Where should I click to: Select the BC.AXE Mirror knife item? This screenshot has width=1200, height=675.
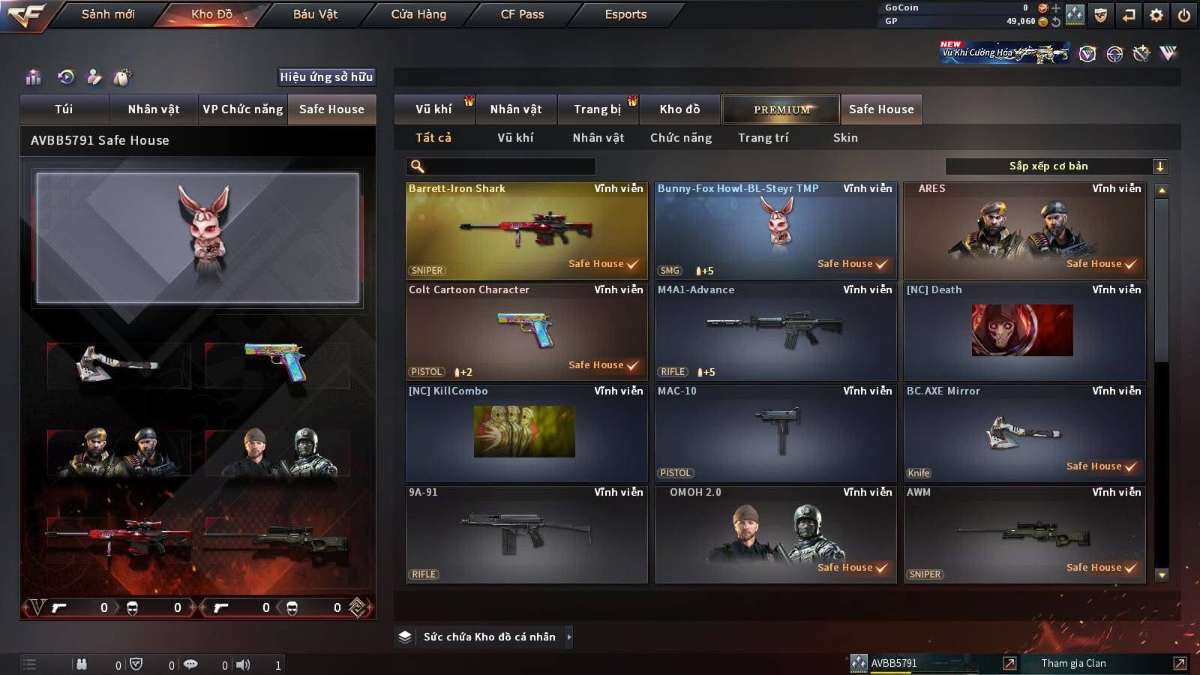pos(1024,432)
